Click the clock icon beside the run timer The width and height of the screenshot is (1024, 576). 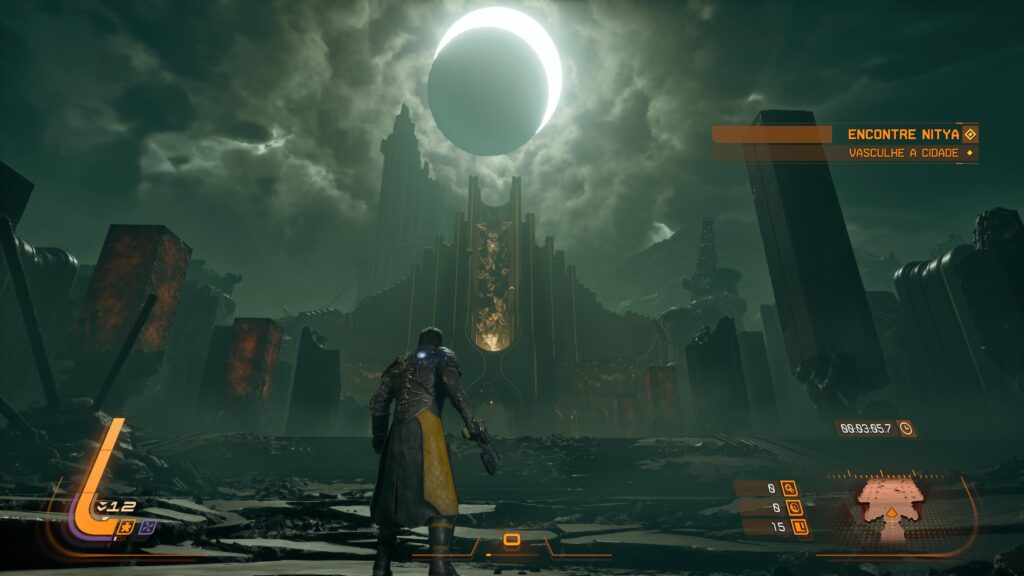[x=905, y=428]
